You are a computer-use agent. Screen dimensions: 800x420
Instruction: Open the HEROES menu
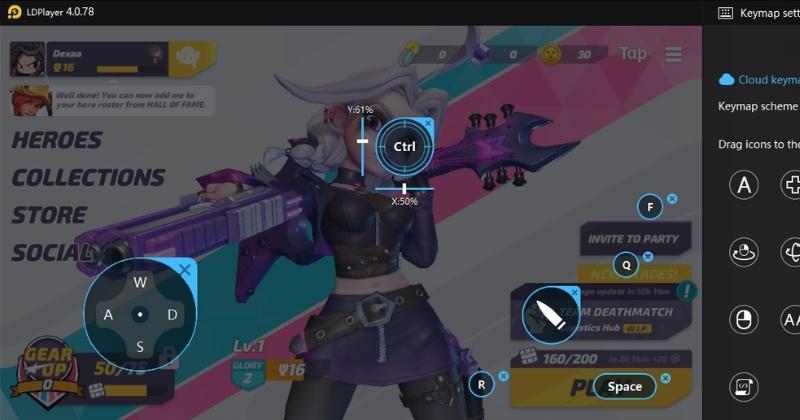coord(57,141)
